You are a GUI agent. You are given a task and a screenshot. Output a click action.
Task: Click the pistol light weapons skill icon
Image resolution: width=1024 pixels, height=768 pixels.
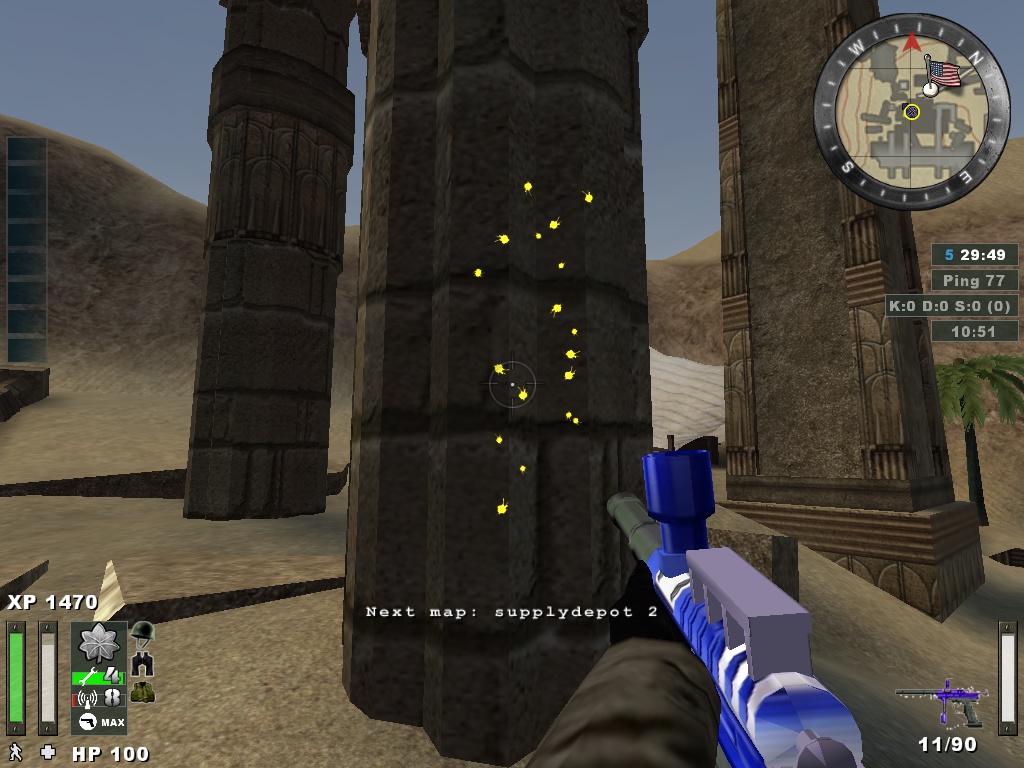(x=87, y=721)
